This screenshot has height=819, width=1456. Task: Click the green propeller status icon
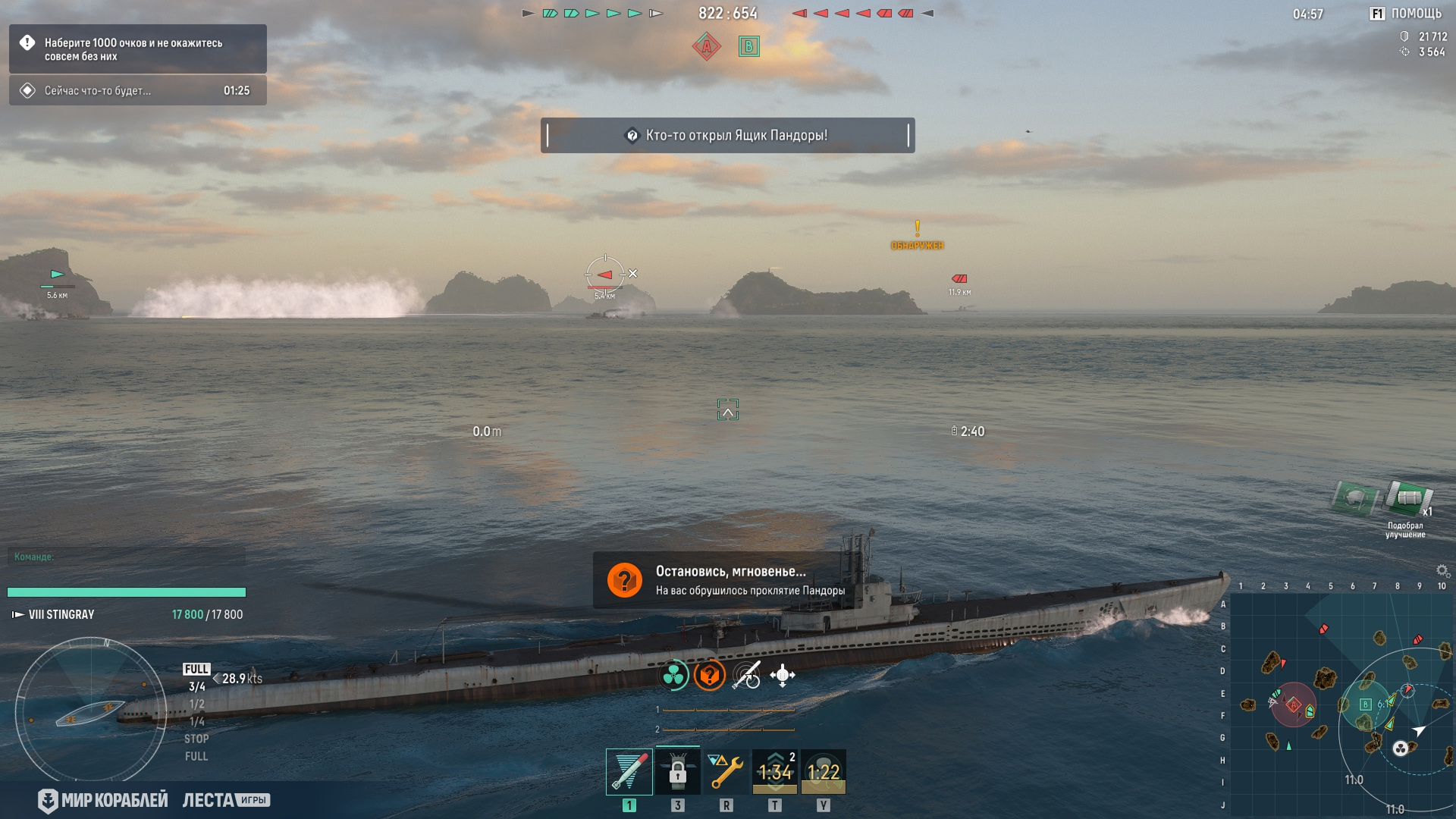673,675
